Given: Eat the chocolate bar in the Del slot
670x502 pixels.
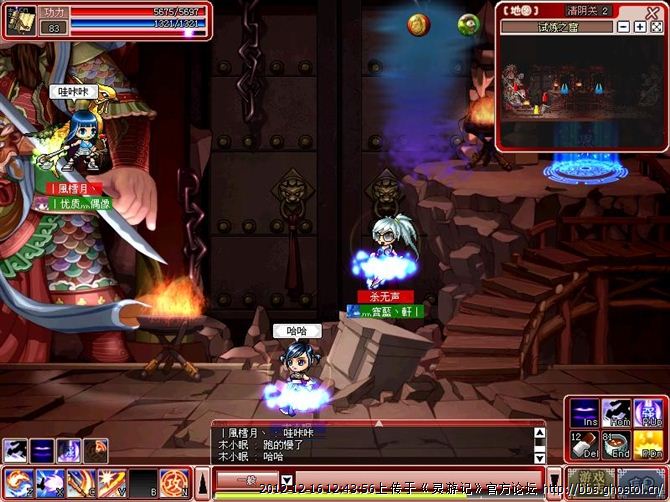Looking at the screenshot, I should [583, 444].
